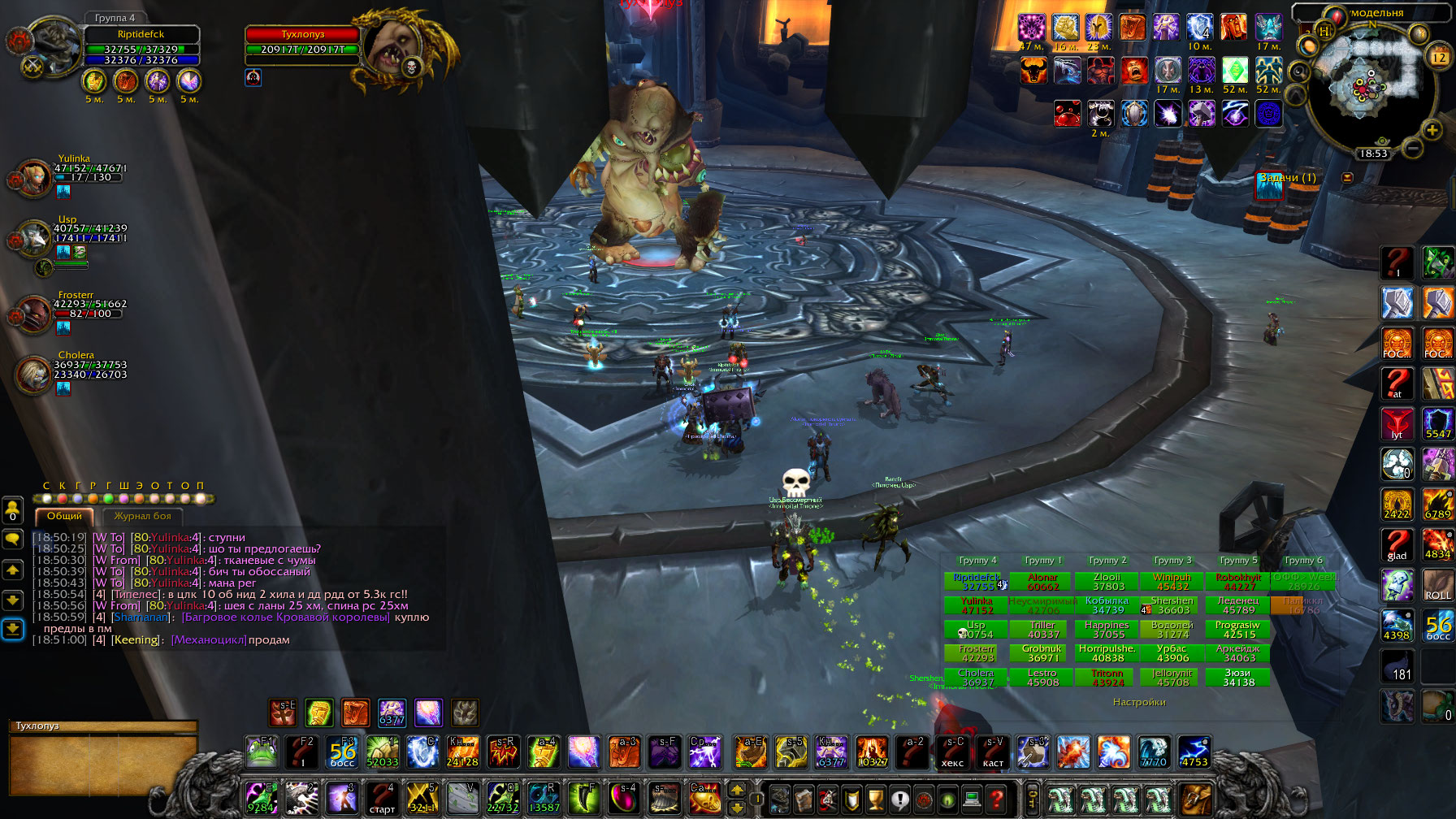Use the каст macro button
The image size is (1456, 819).
[x=993, y=752]
